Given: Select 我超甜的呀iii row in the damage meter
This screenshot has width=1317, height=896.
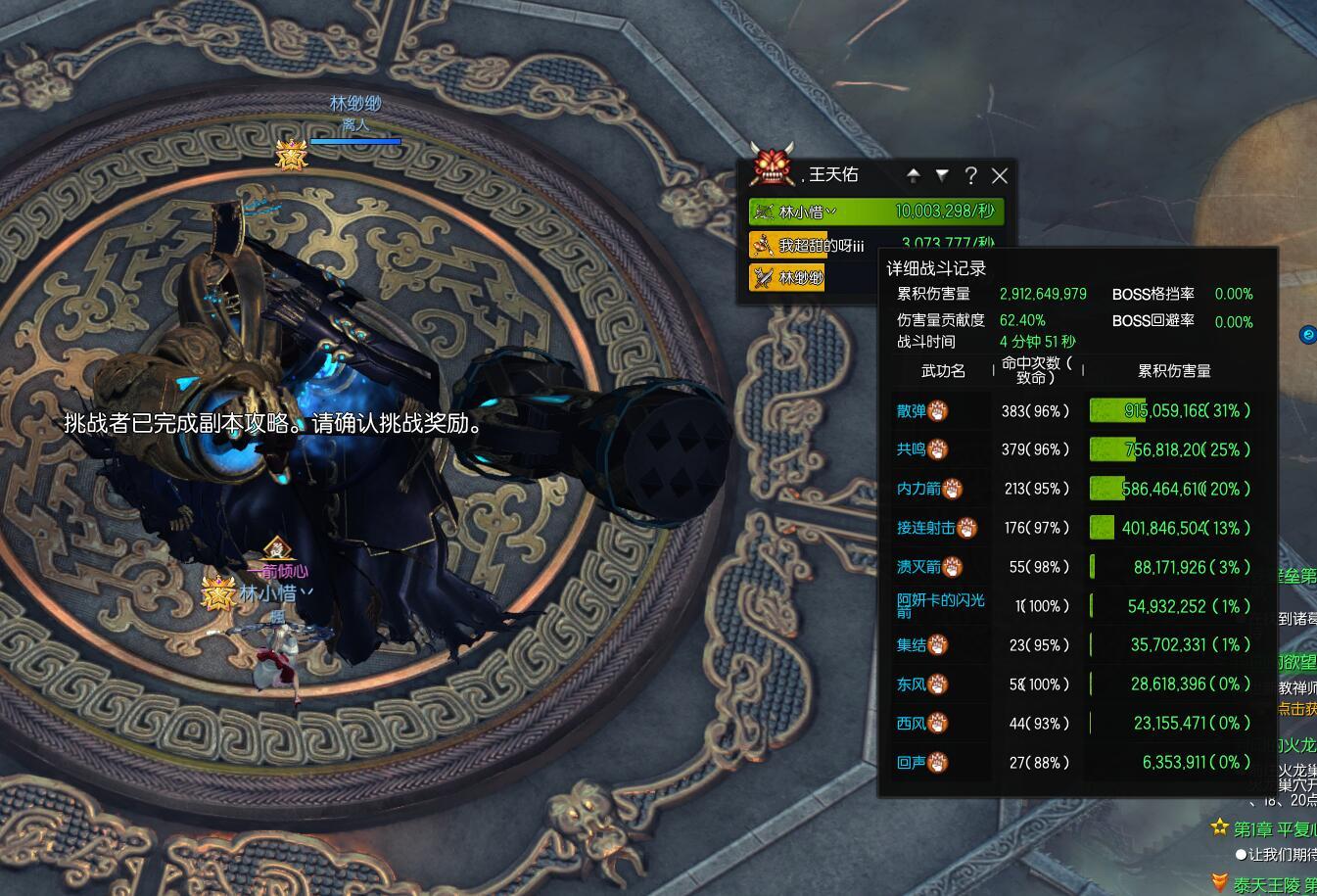Looking at the screenshot, I should pos(821,245).
